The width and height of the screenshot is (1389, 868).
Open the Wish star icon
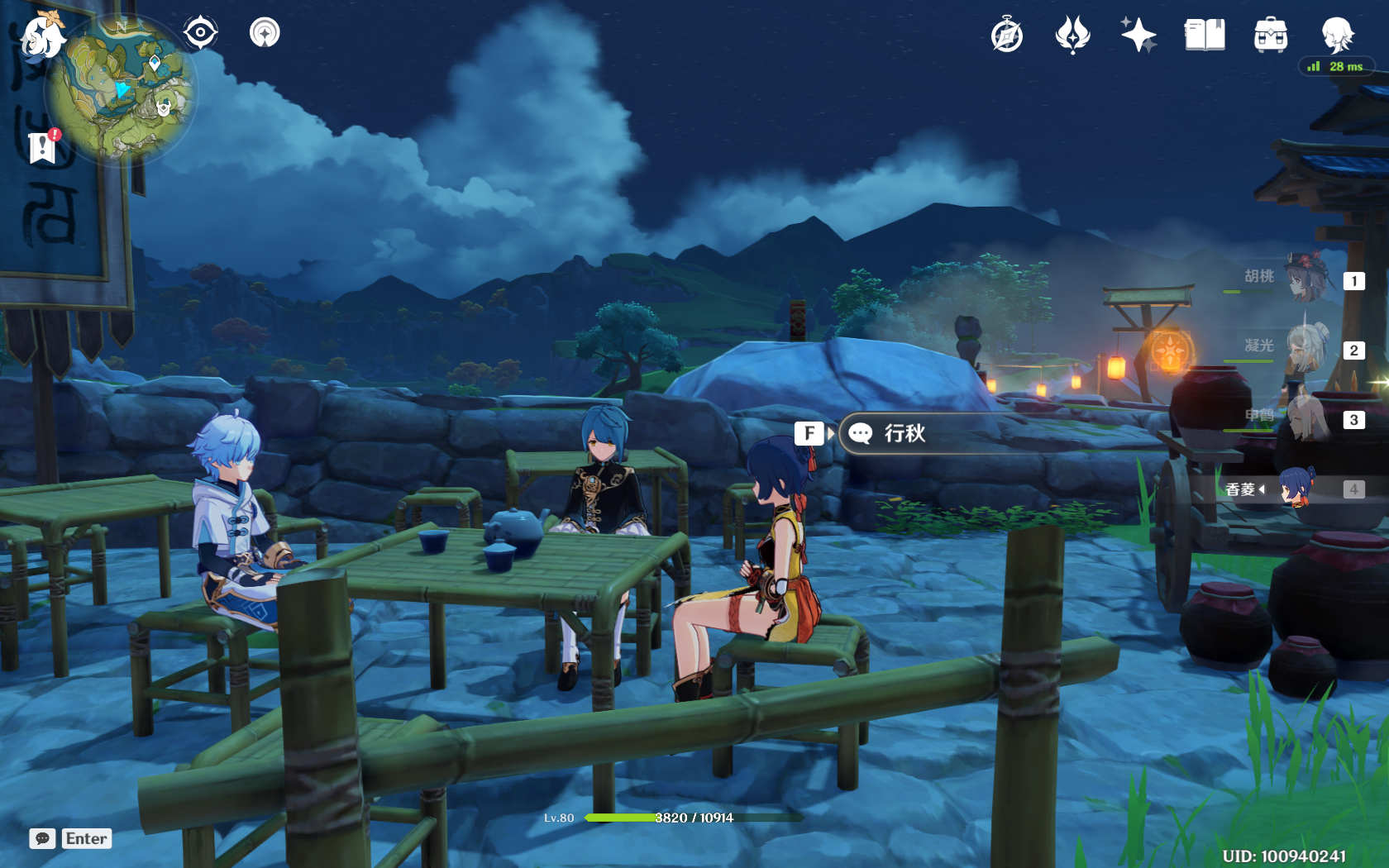pyautogui.click(x=1138, y=36)
